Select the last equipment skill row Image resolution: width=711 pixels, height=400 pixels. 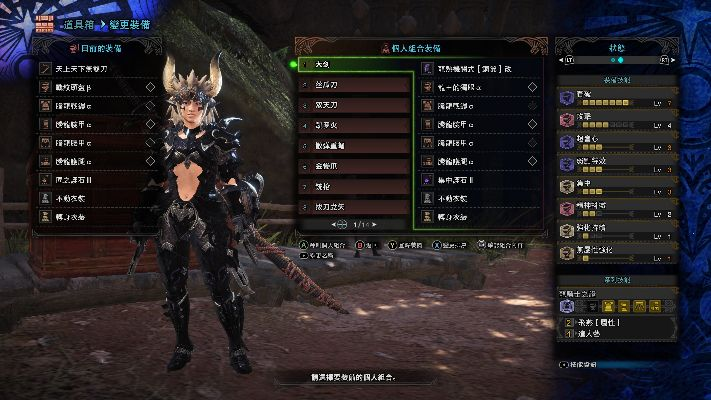tap(615, 255)
